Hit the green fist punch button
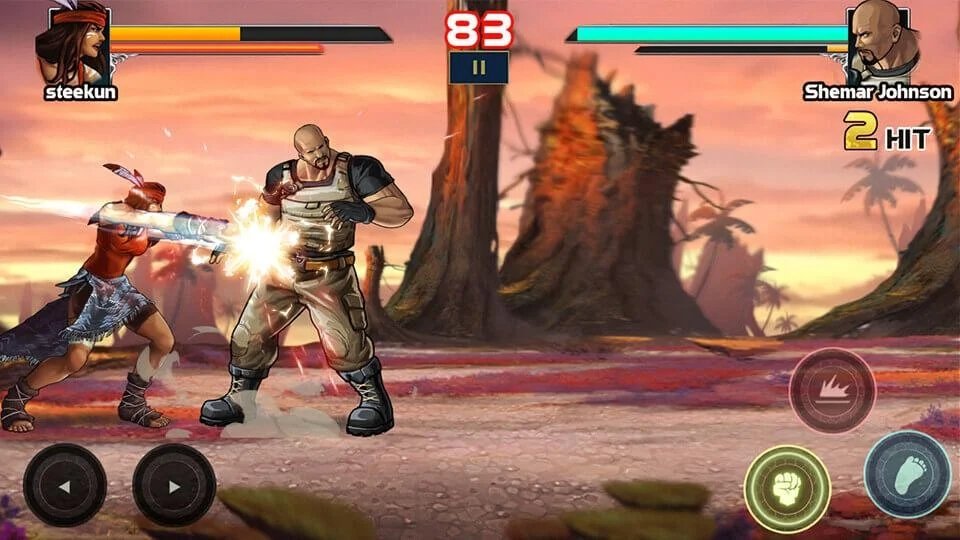The height and width of the screenshot is (540, 960). (x=787, y=489)
